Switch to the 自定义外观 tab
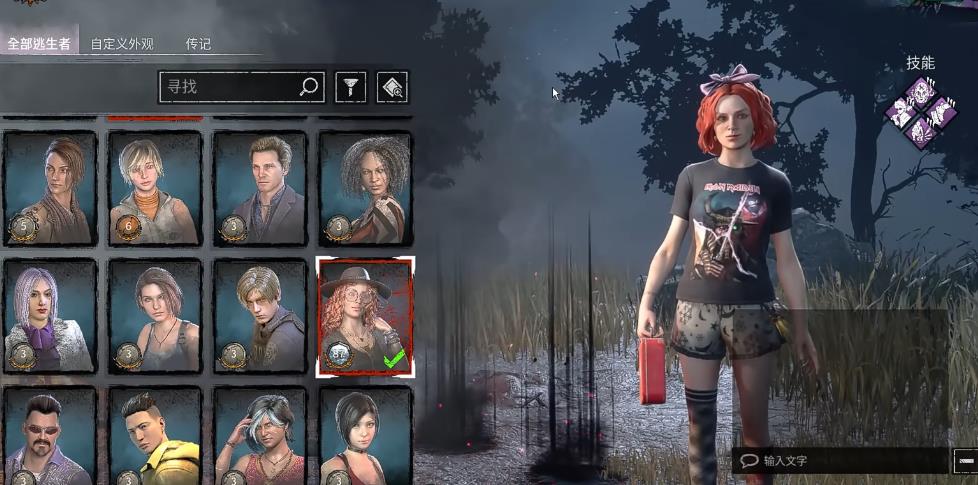The image size is (978, 485). [122, 44]
